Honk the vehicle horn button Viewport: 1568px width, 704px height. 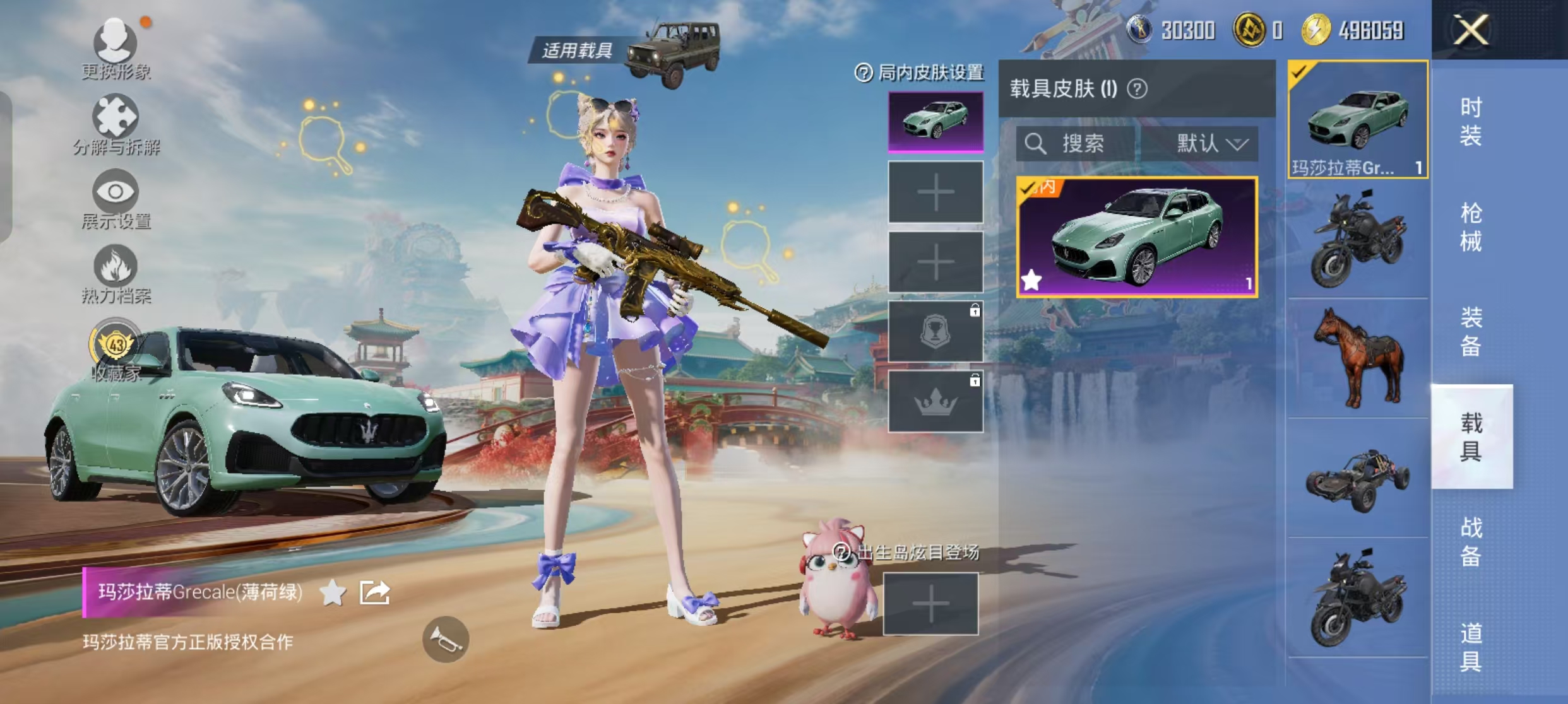pyautogui.click(x=446, y=639)
